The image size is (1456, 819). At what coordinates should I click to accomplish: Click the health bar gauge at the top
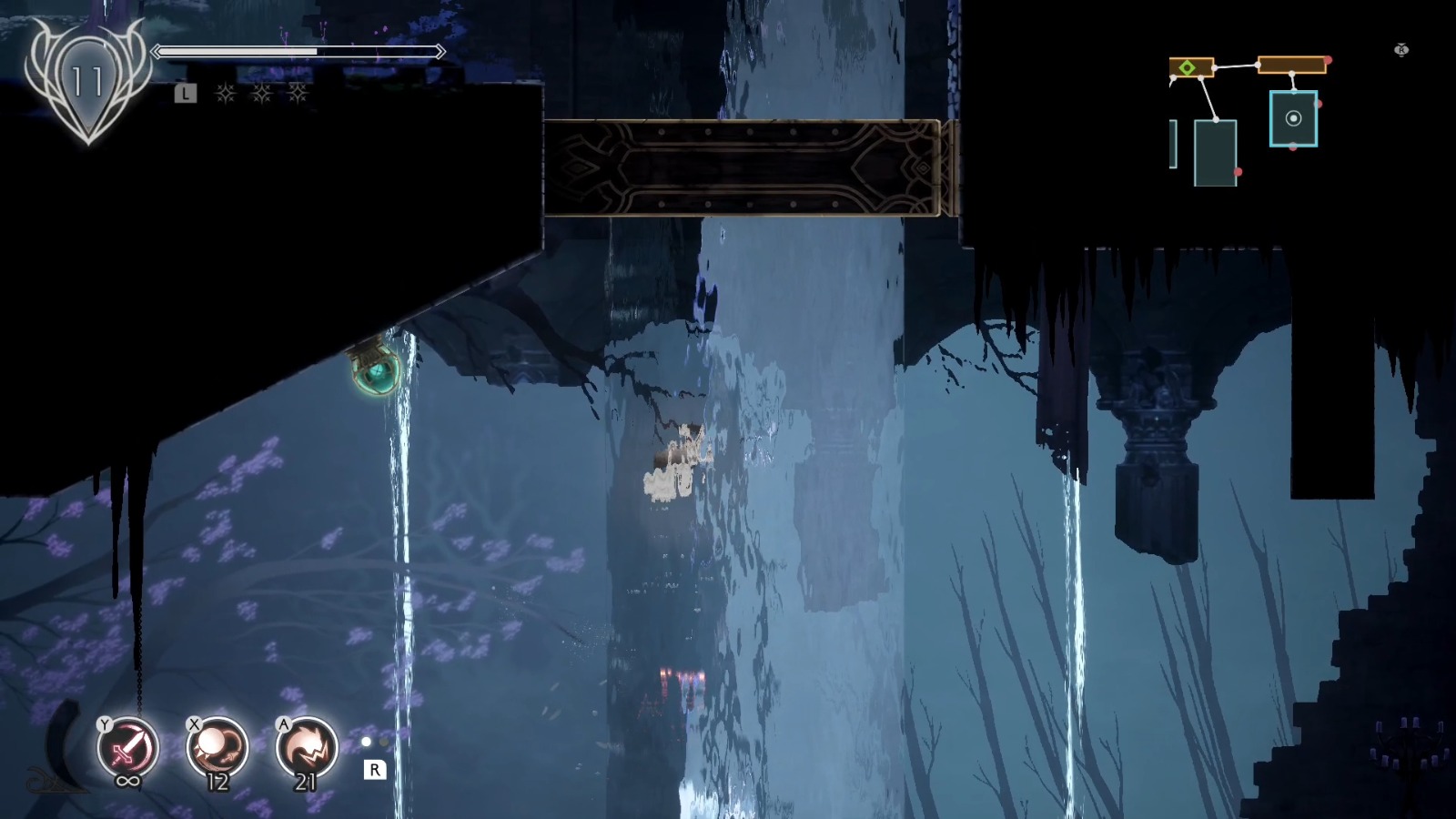296,52
